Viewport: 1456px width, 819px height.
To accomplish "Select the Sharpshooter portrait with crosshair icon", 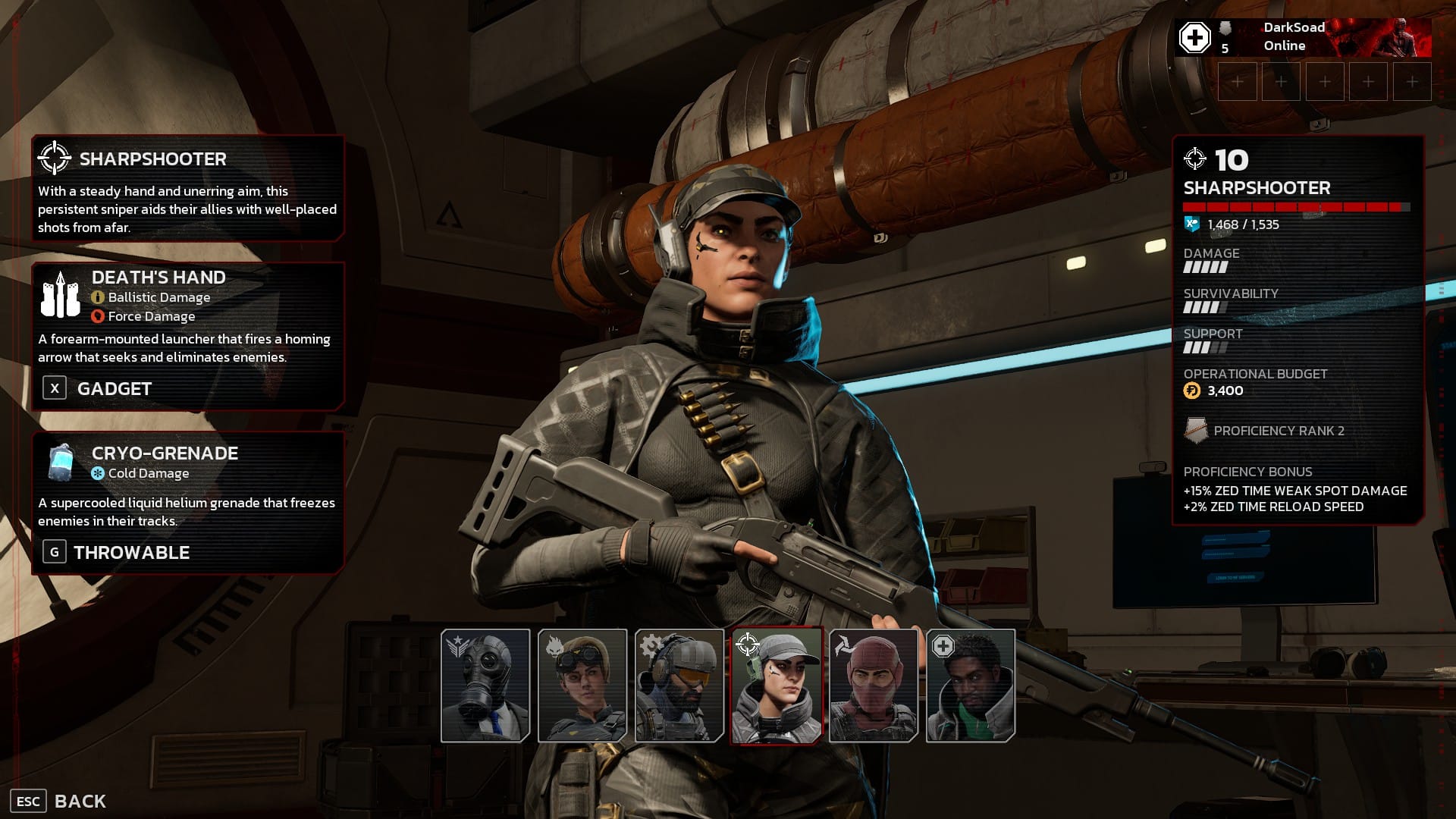I will [x=777, y=686].
